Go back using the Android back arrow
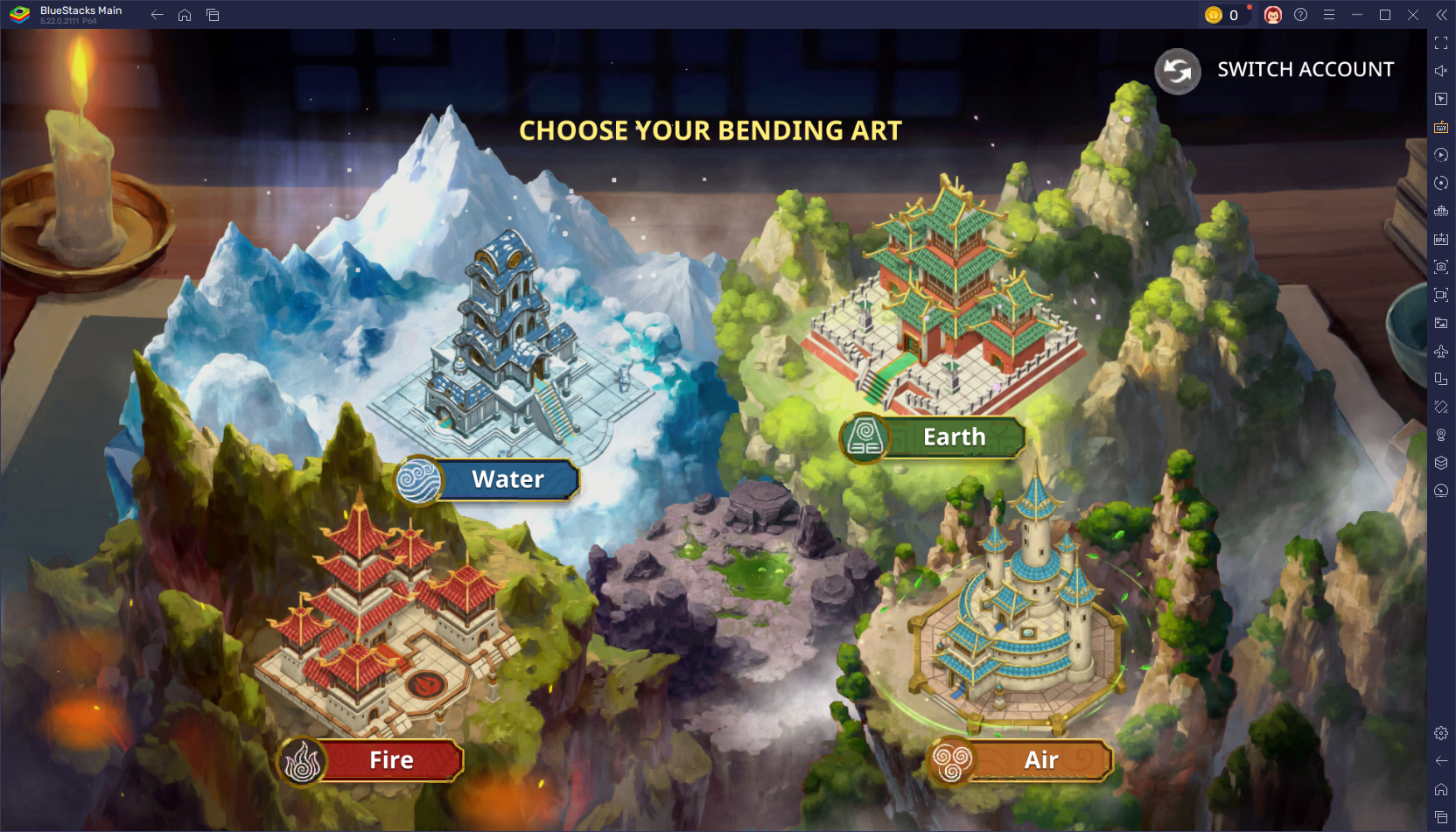This screenshot has width=1456, height=832. click(157, 14)
